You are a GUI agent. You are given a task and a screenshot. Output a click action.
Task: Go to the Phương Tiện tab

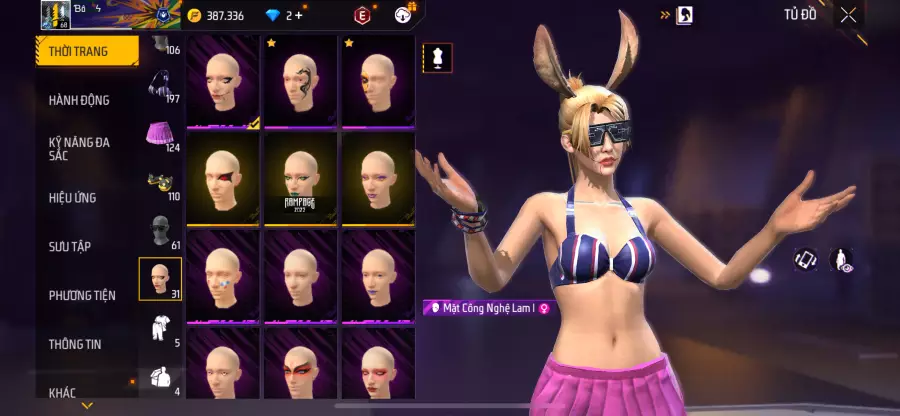tap(82, 295)
